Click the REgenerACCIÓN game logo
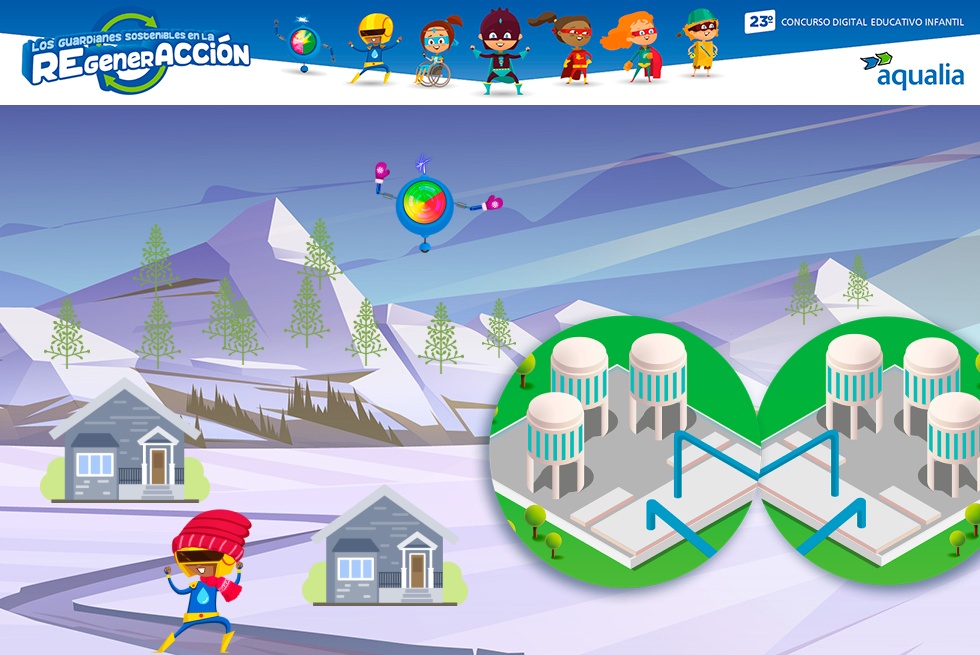Screen dimensions: 980x655 click(138, 55)
